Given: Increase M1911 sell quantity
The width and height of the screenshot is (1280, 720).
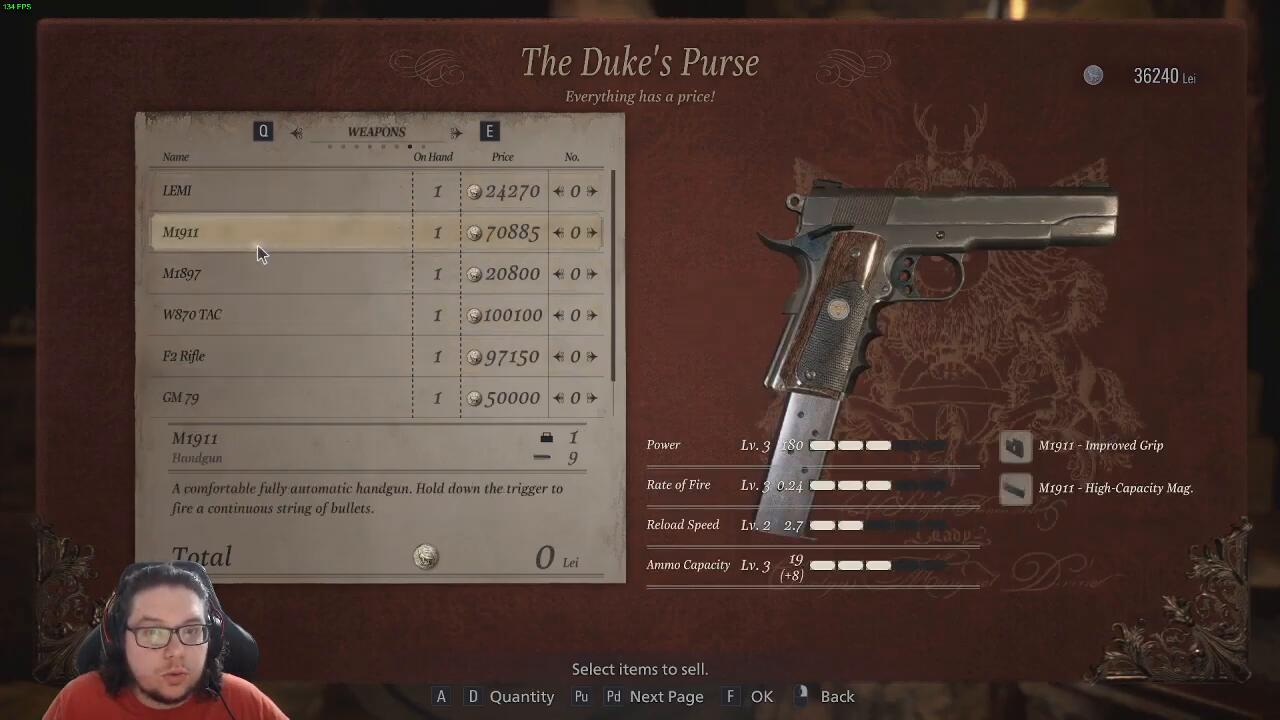Looking at the screenshot, I should tap(592, 232).
